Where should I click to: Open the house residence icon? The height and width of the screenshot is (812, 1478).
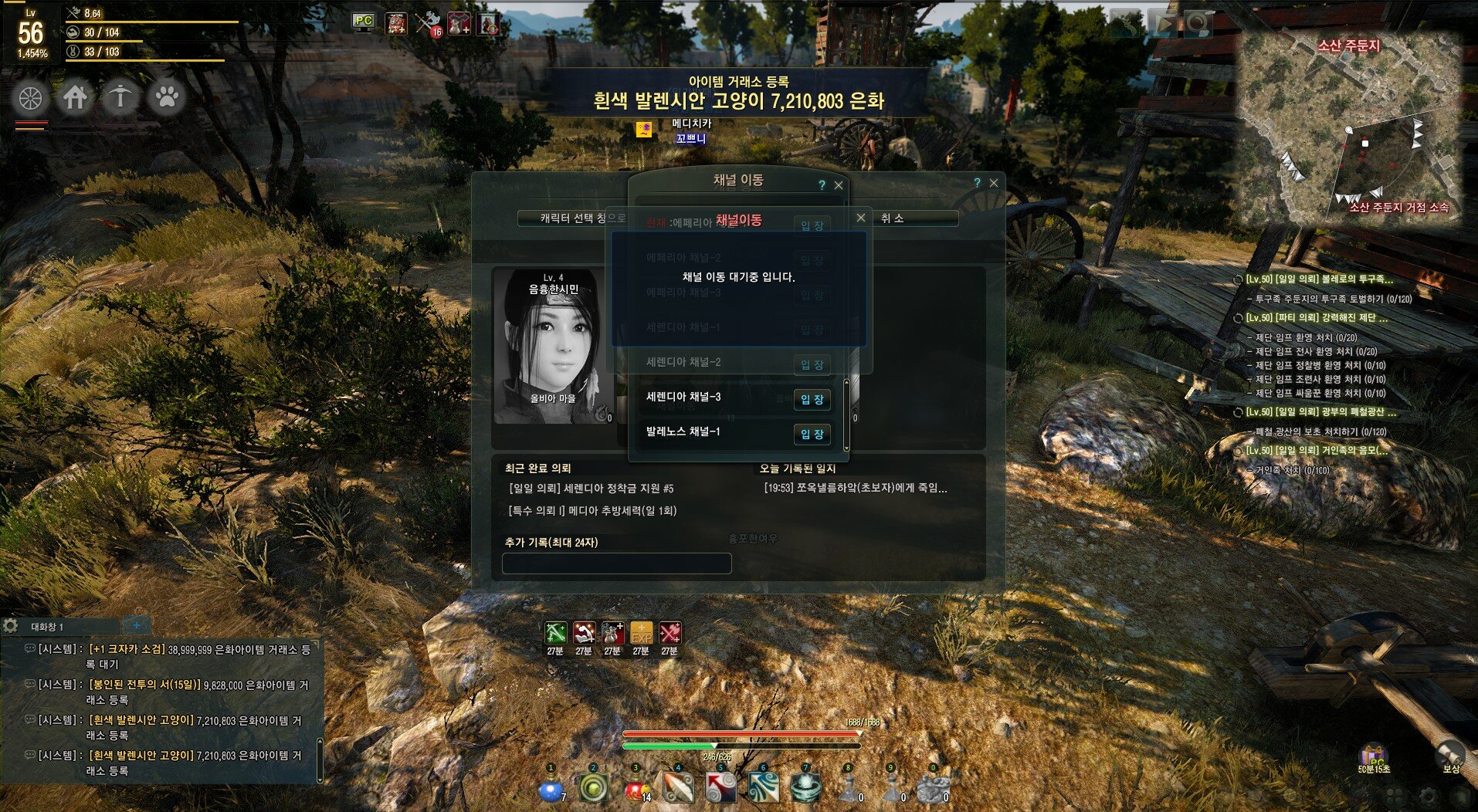[75, 98]
